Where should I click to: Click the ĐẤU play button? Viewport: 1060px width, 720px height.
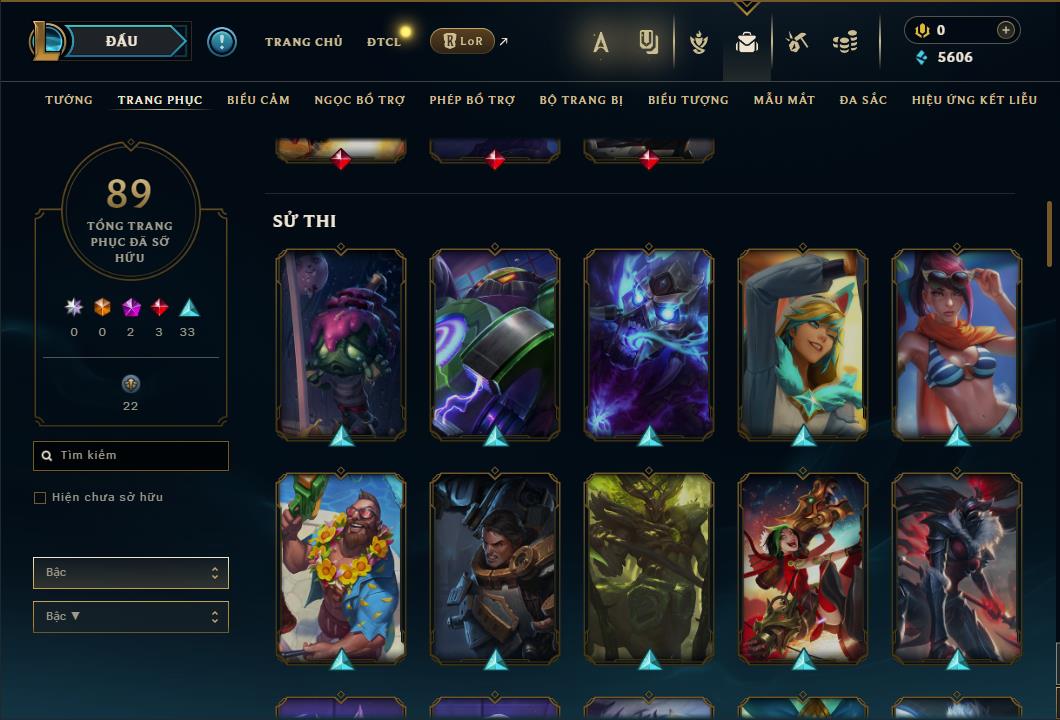[x=122, y=41]
